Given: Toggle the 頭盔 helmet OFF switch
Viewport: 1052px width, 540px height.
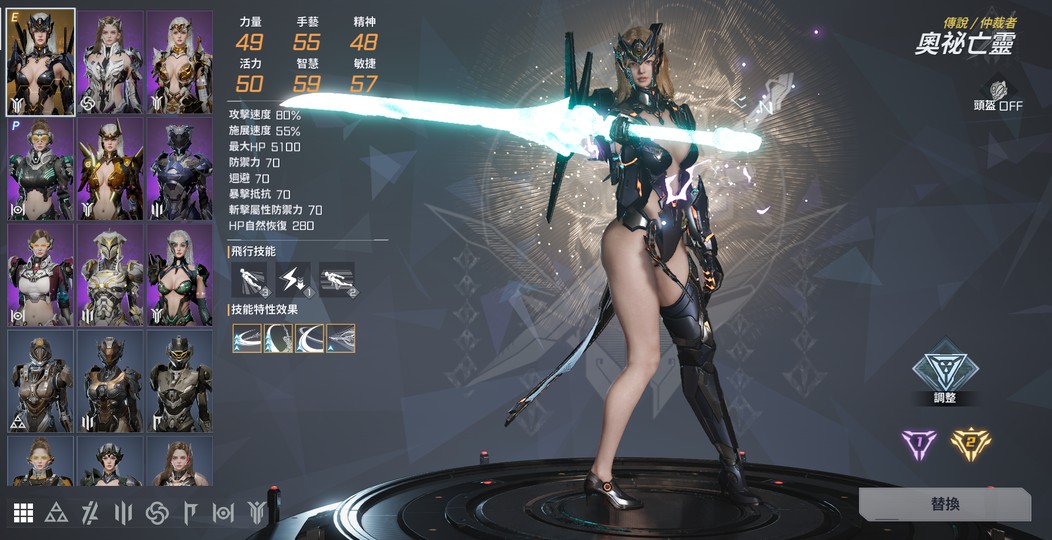Looking at the screenshot, I should click(x=997, y=96).
